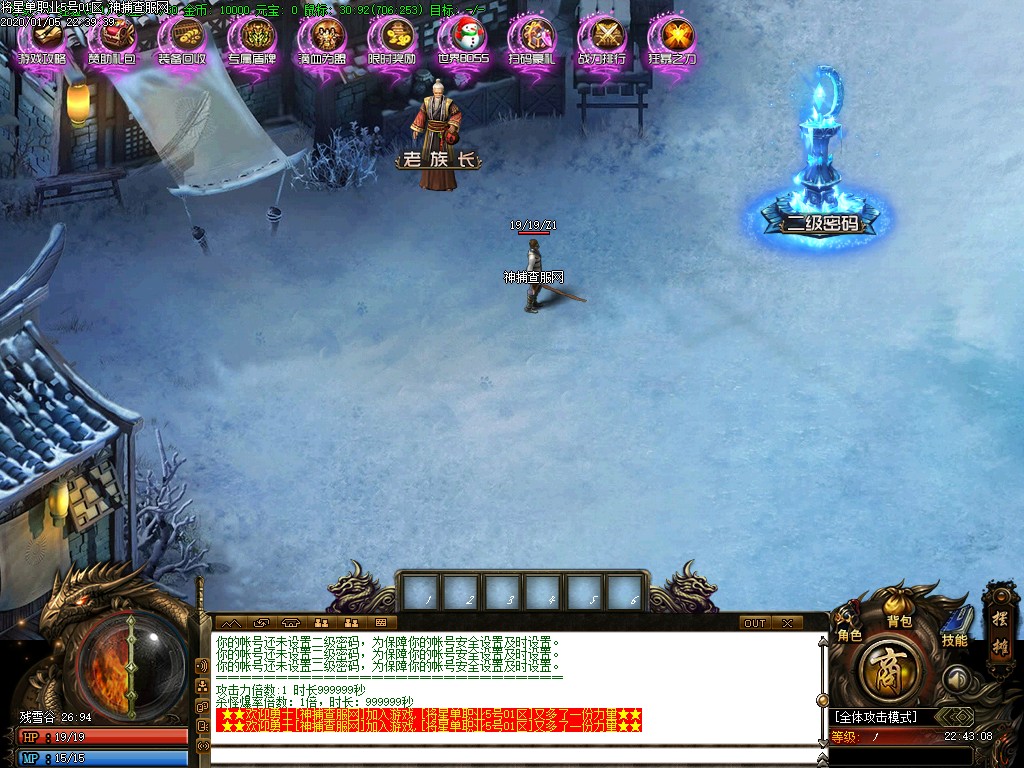This screenshot has height=768, width=1024.
Task: Open the 世界BOSS snowman icon
Action: [x=462, y=40]
